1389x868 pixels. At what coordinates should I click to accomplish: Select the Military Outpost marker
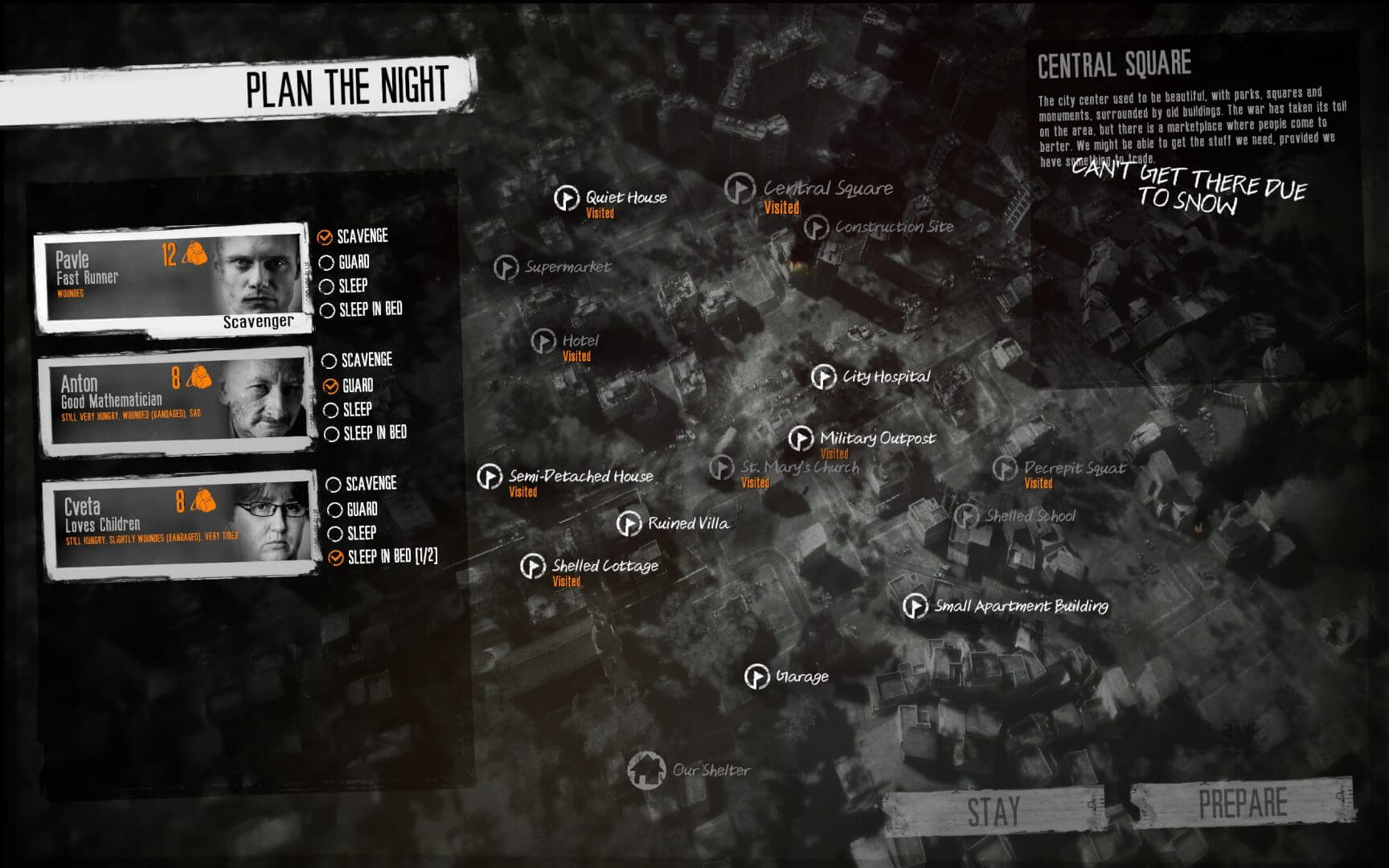click(x=801, y=439)
